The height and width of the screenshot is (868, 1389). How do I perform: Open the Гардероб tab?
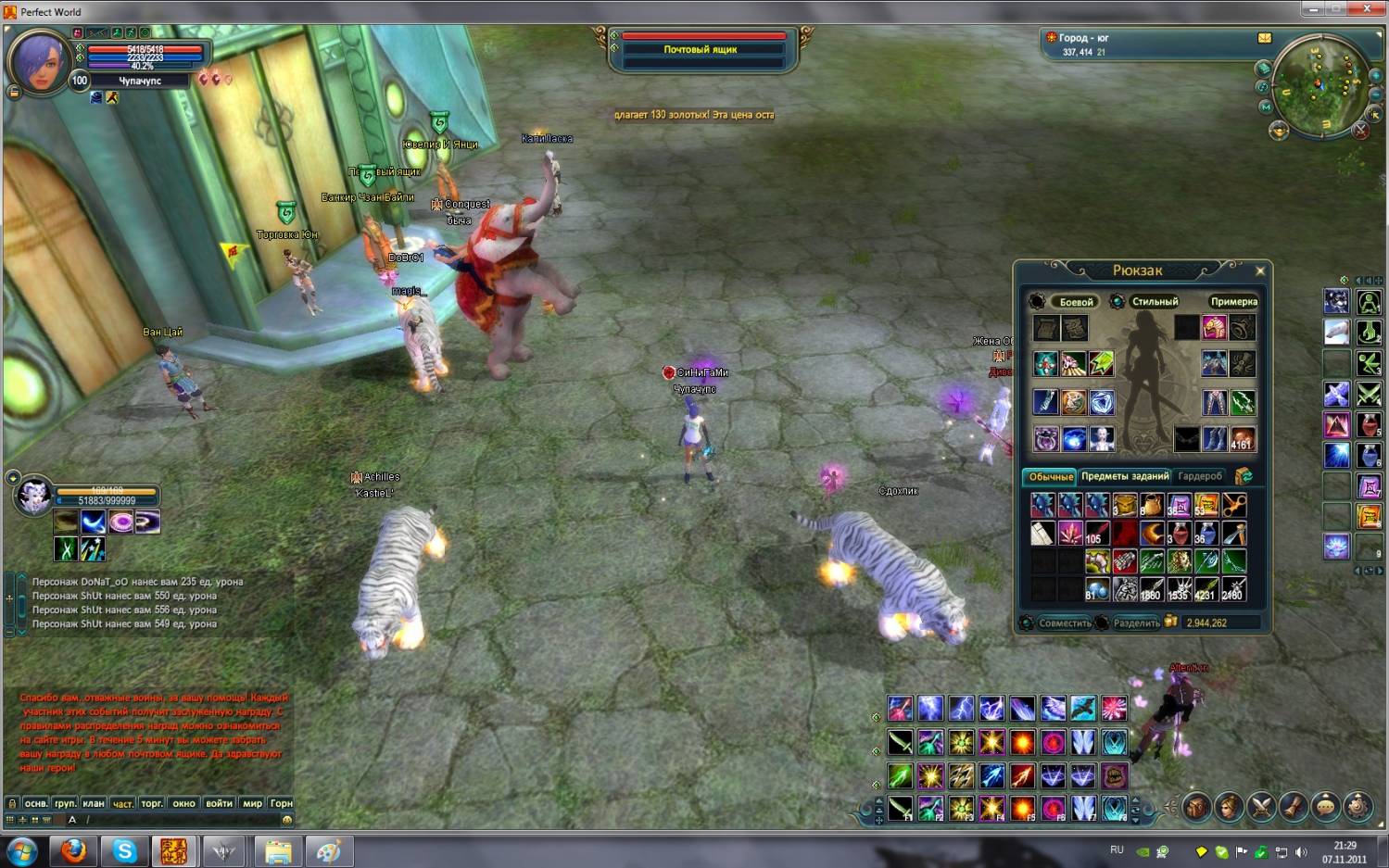1200,476
